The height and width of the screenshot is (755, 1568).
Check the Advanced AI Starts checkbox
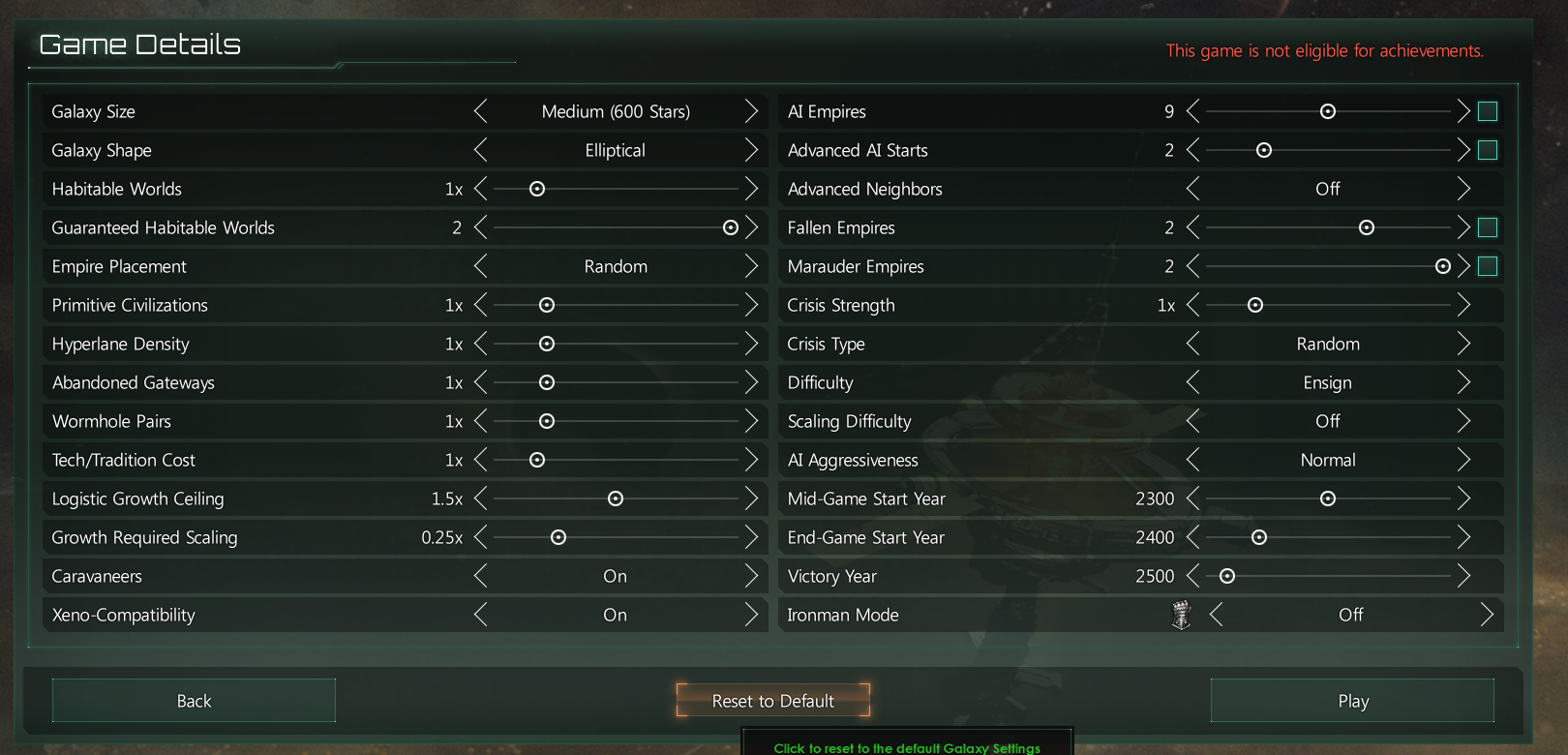1488,150
